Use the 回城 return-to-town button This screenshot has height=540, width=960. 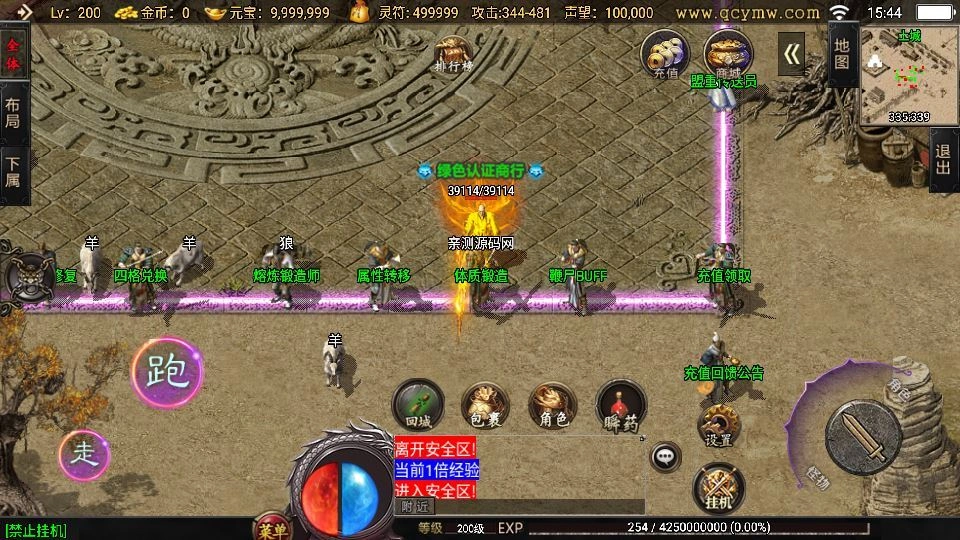coord(417,405)
